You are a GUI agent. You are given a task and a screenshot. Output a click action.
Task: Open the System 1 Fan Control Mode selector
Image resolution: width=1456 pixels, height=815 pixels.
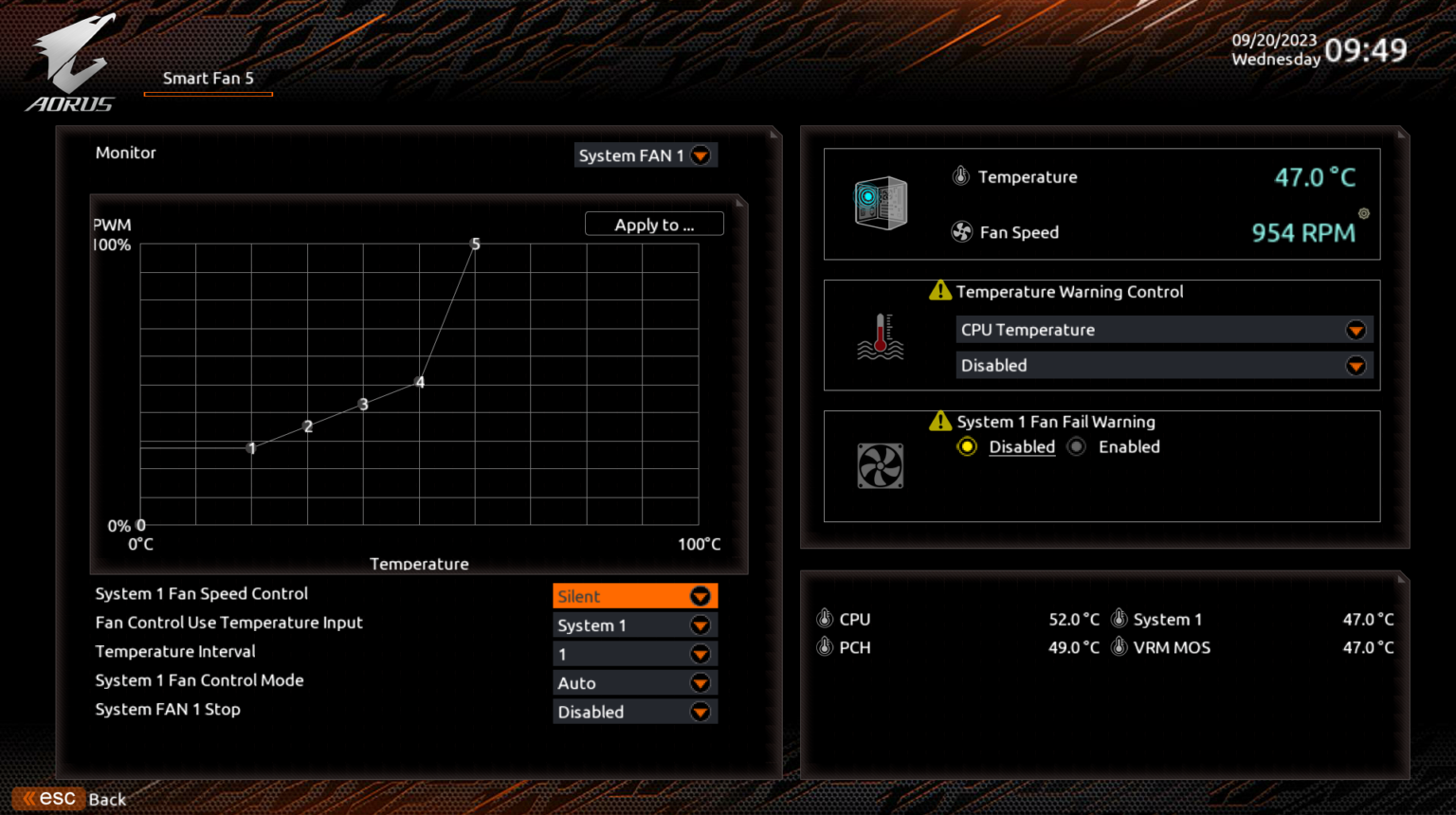tap(634, 682)
